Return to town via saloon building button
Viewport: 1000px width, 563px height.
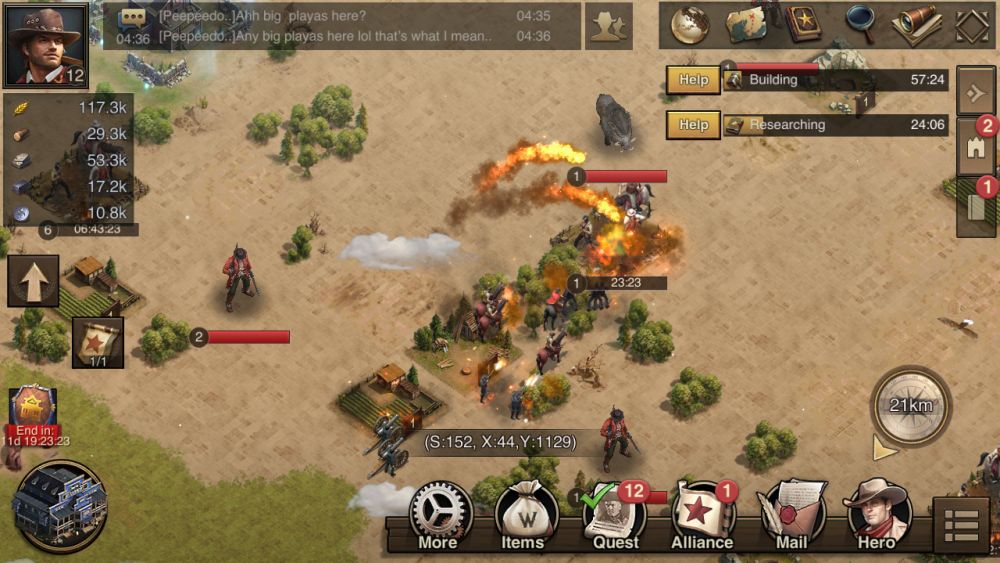[61, 505]
